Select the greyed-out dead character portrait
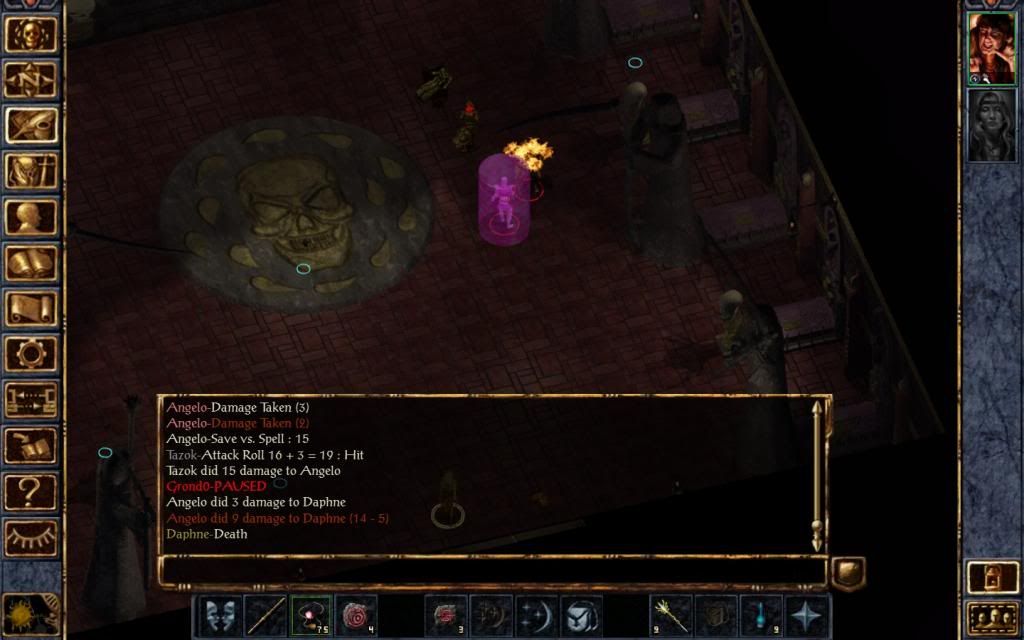 (x=991, y=125)
